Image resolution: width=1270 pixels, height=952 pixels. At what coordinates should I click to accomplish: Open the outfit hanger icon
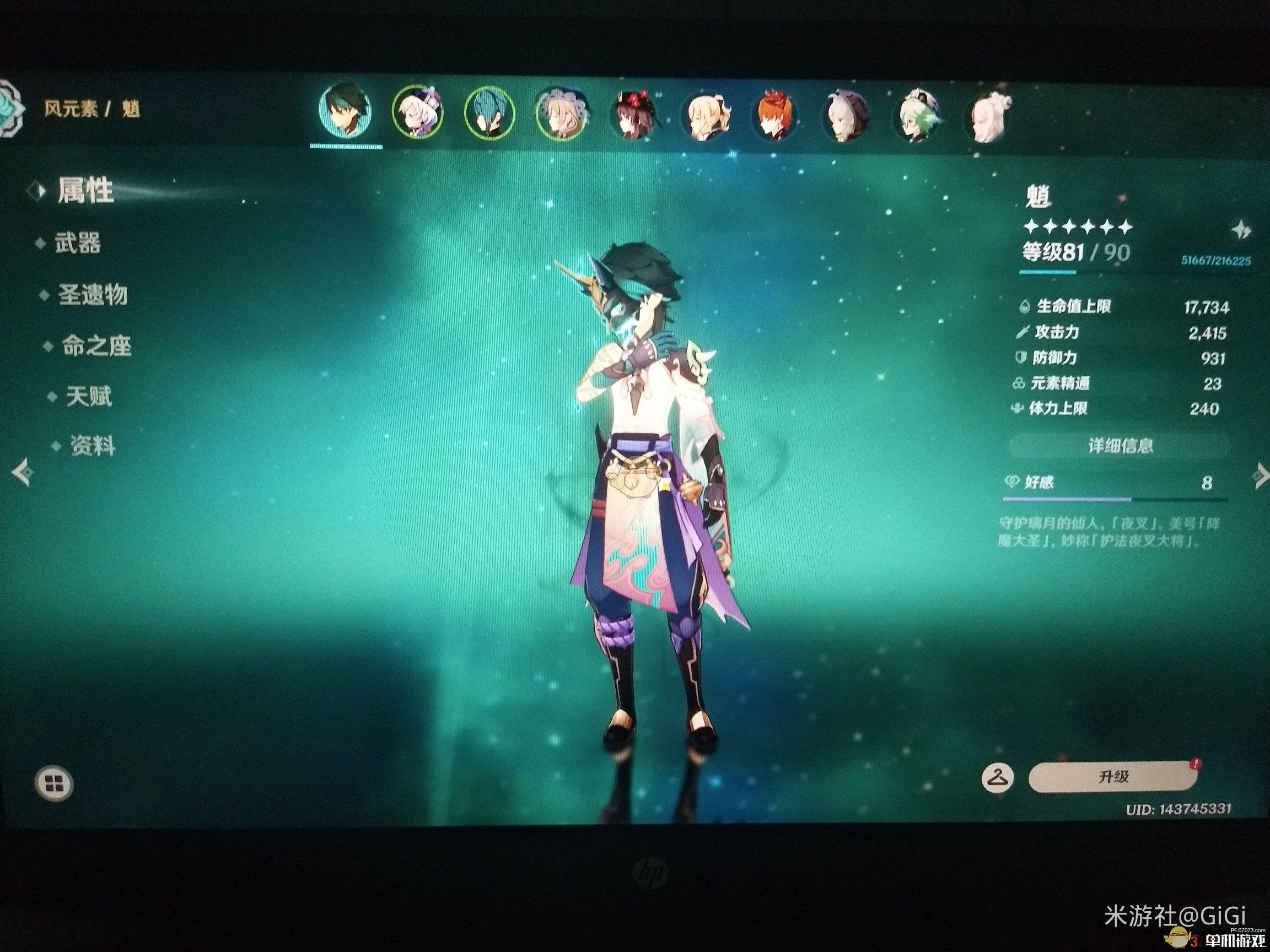[998, 778]
